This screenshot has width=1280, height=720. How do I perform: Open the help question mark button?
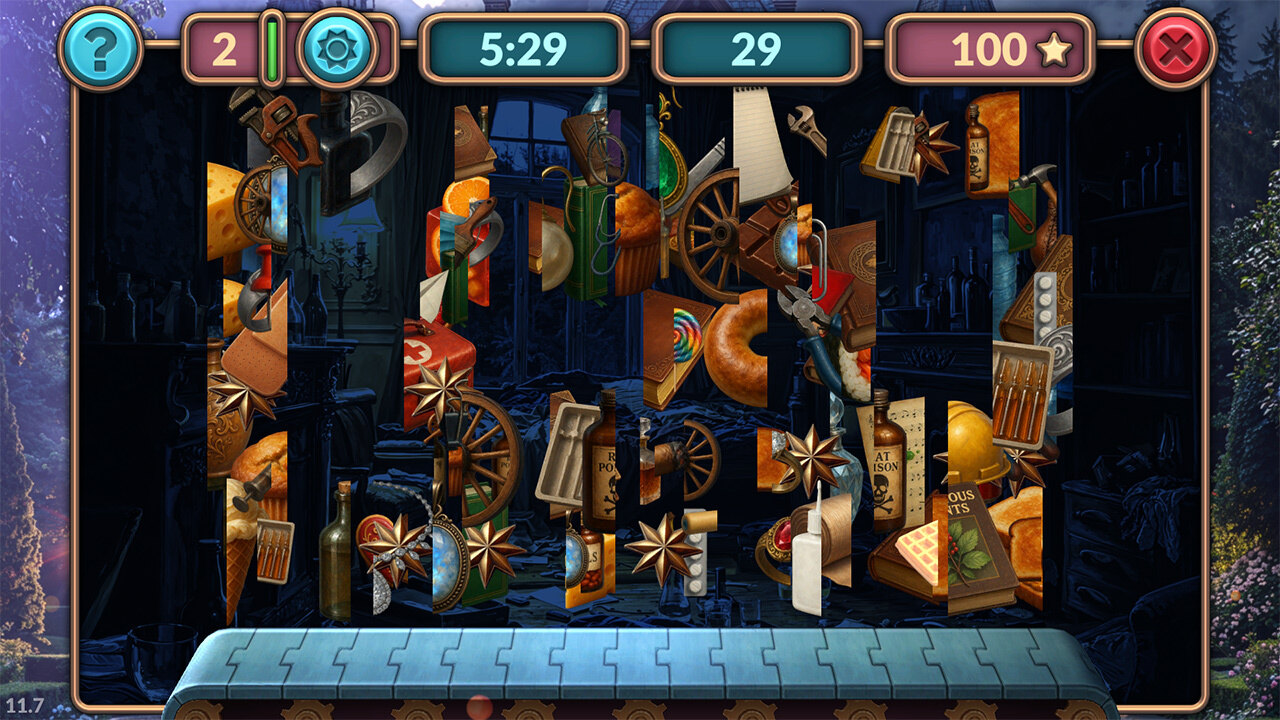click(100, 48)
